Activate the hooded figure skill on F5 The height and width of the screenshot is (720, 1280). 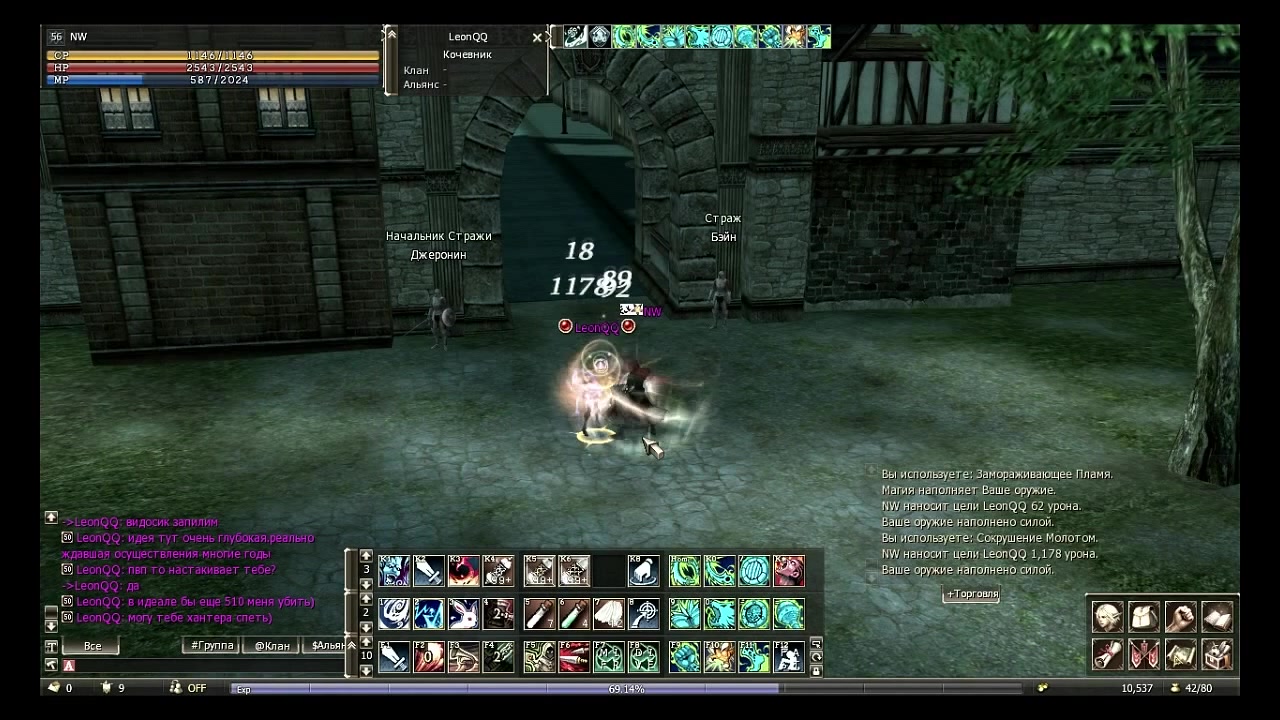[539, 656]
